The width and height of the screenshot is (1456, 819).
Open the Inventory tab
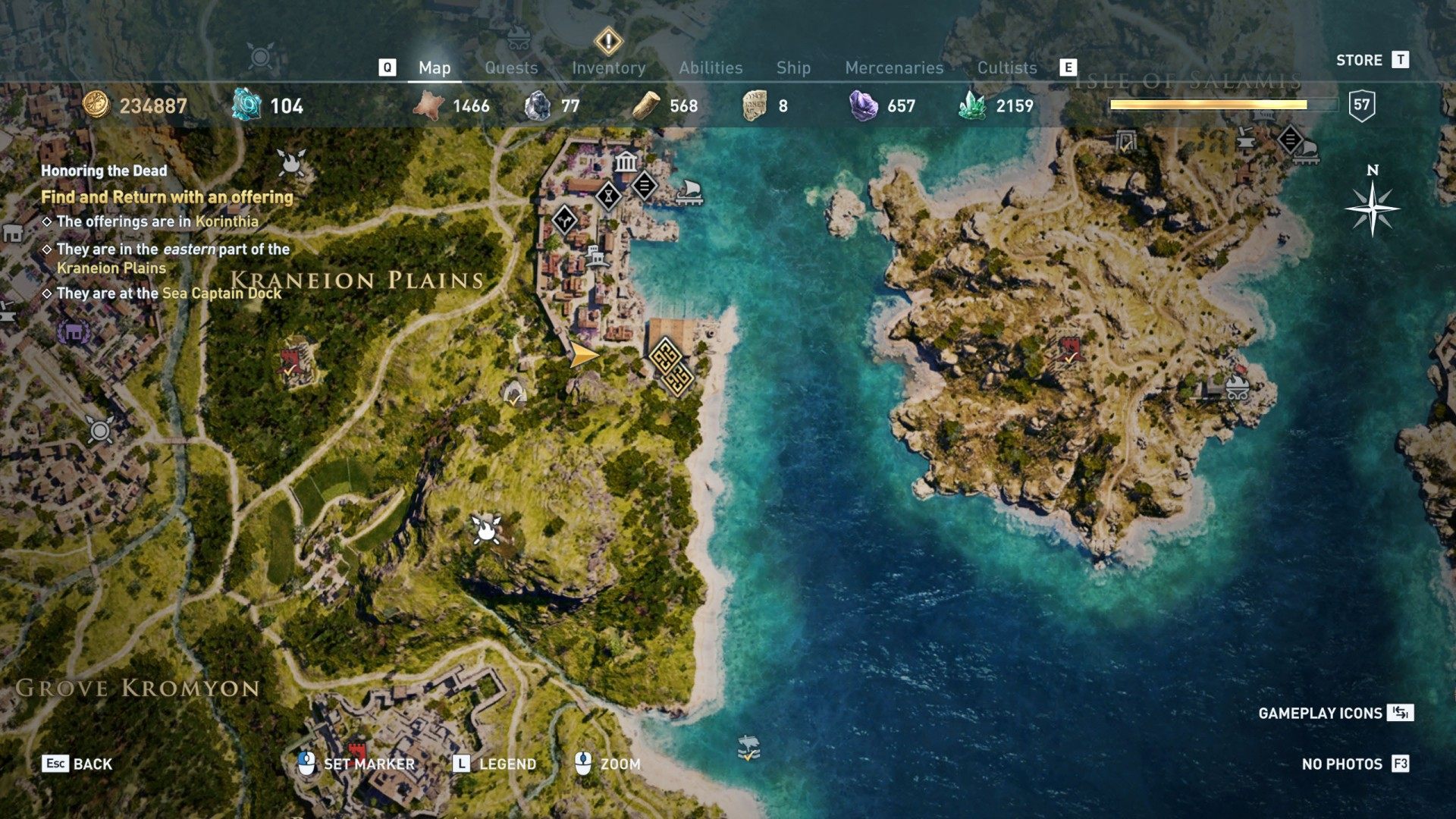608,68
